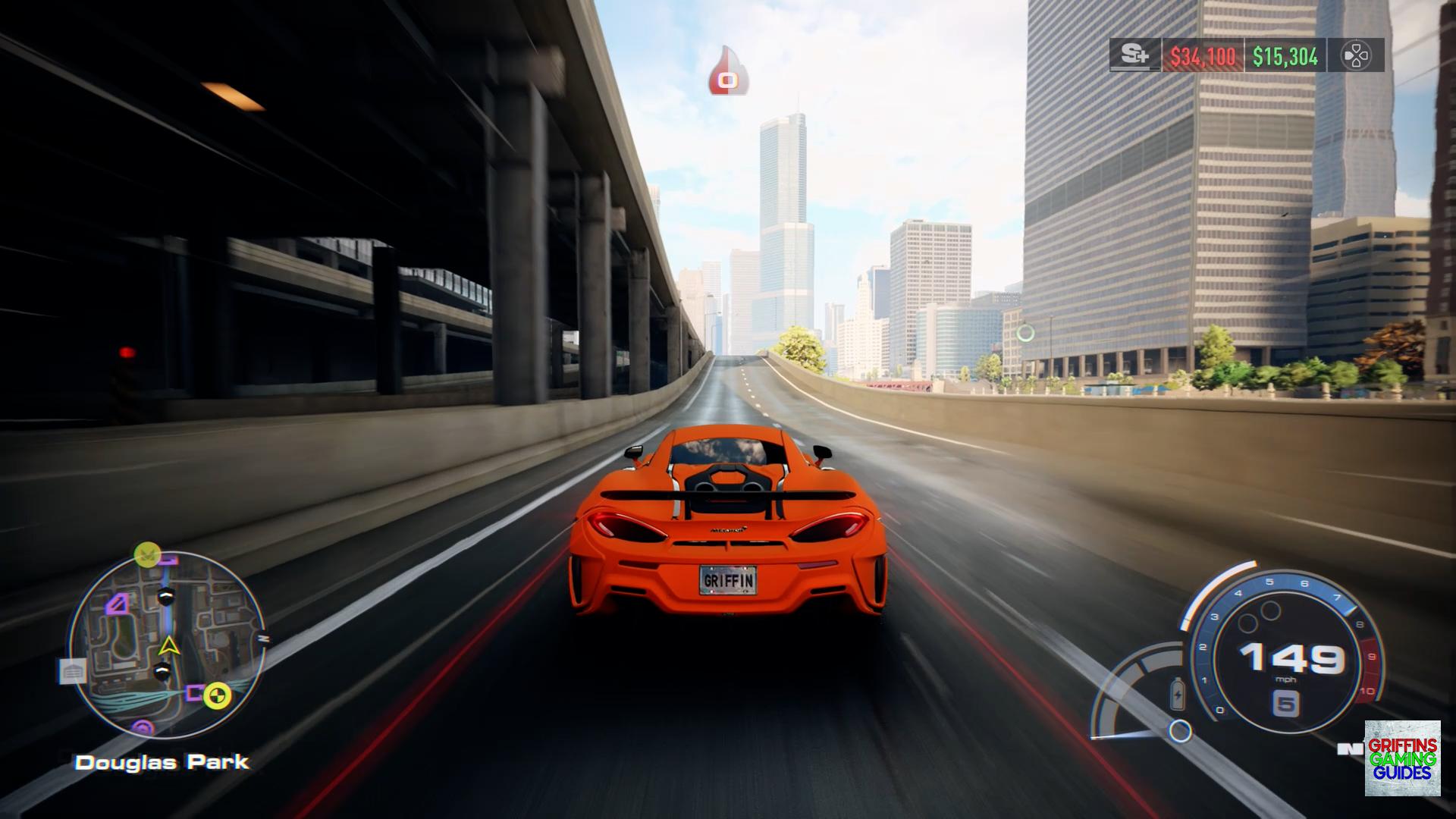Open the circular minimap
This screenshot has height=819, width=1456.
(x=168, y=645)
